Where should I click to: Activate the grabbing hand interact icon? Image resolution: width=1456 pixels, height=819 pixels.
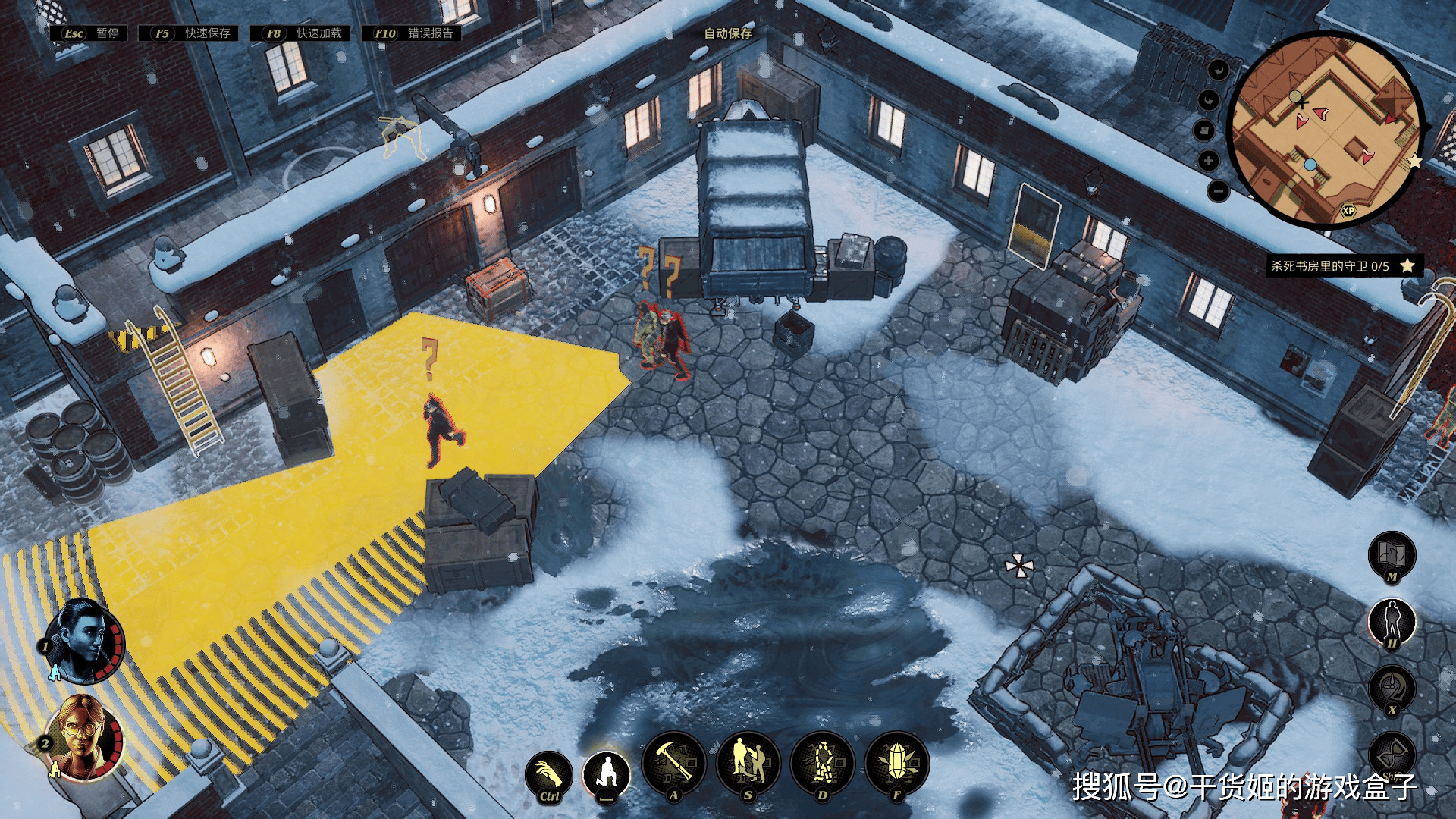coord(548,775)
